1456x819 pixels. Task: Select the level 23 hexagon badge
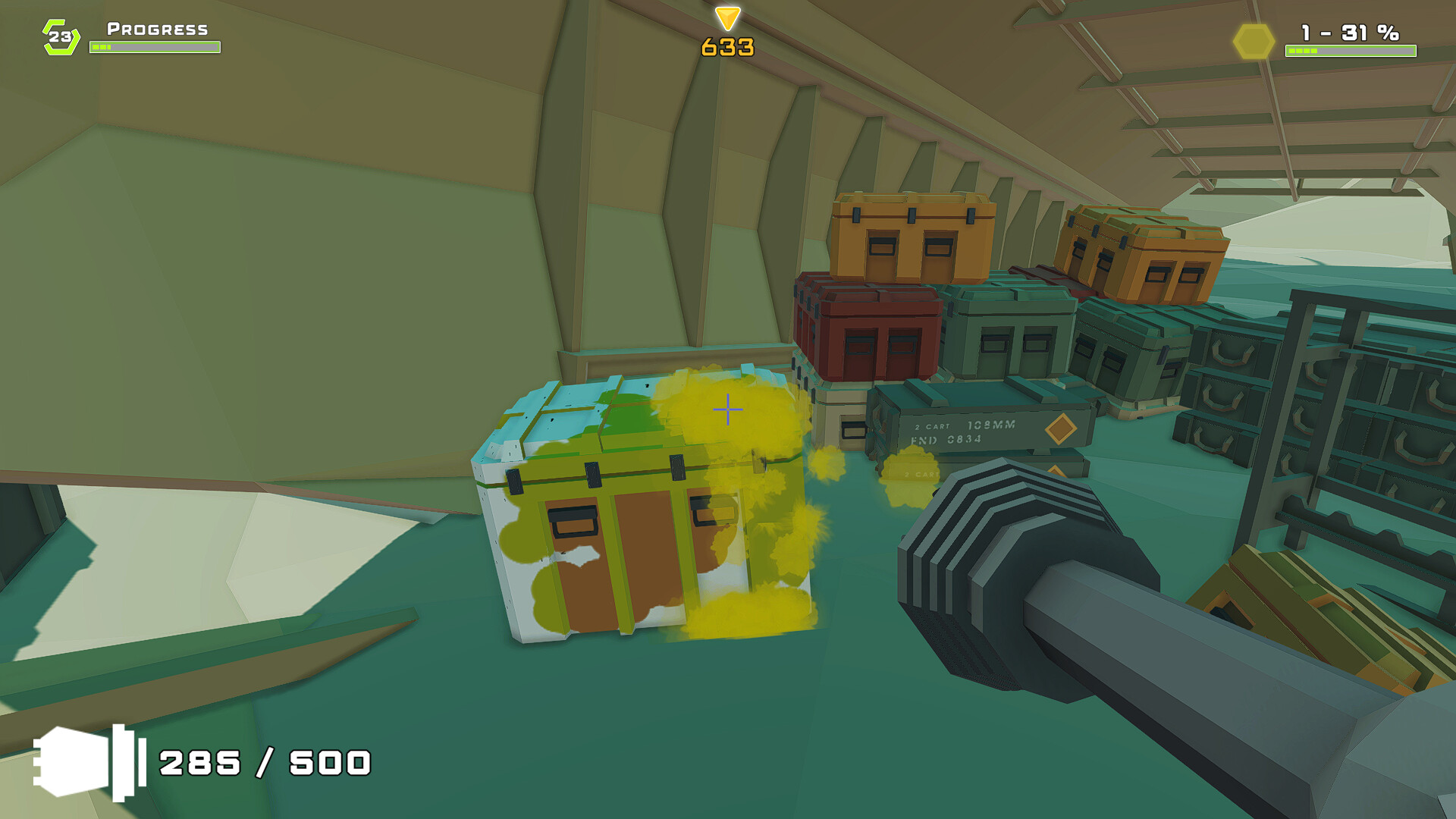(x=61, y=34)
